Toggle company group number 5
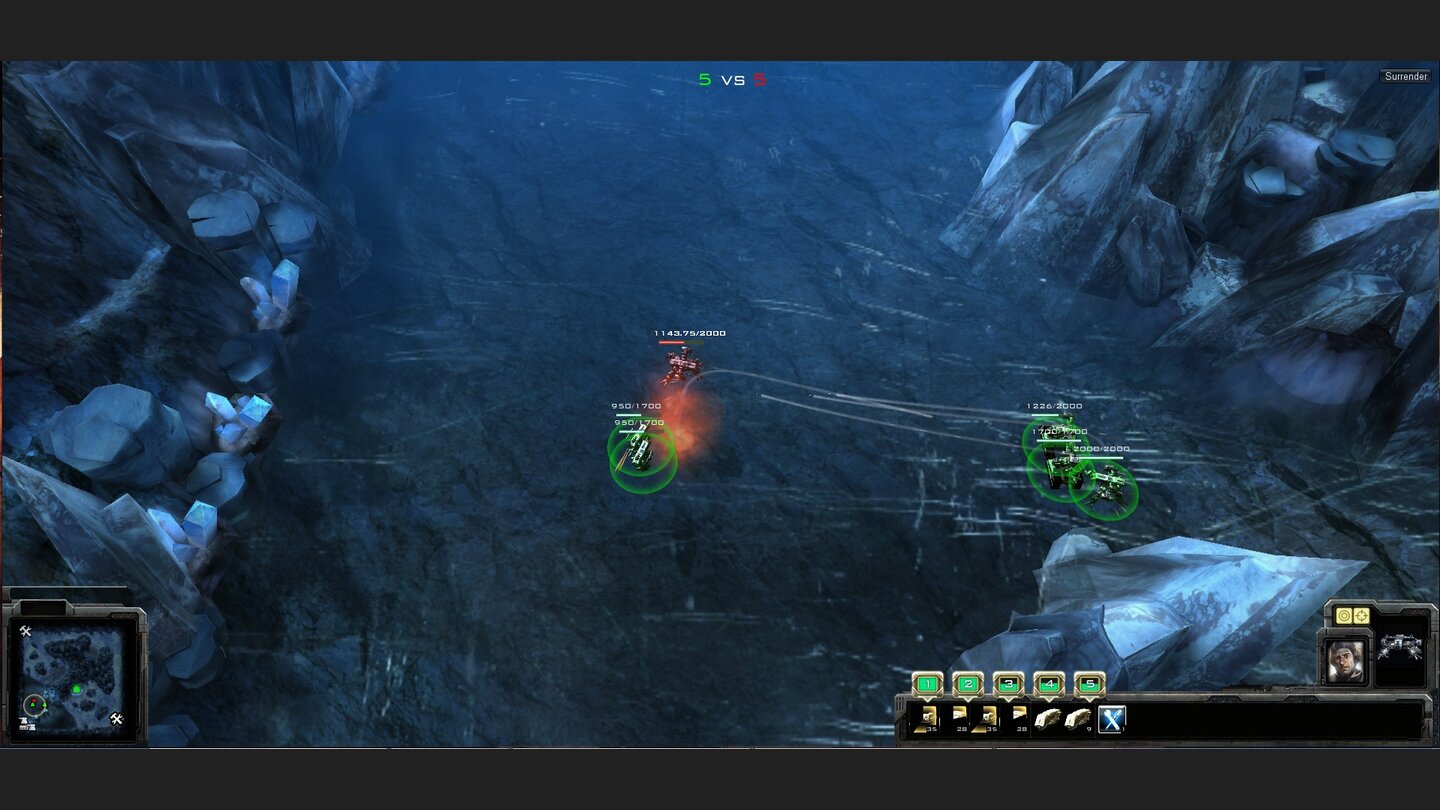The height and width of the screenshot is (810, 1440). pyautogui.click(x=1089, y=683)
